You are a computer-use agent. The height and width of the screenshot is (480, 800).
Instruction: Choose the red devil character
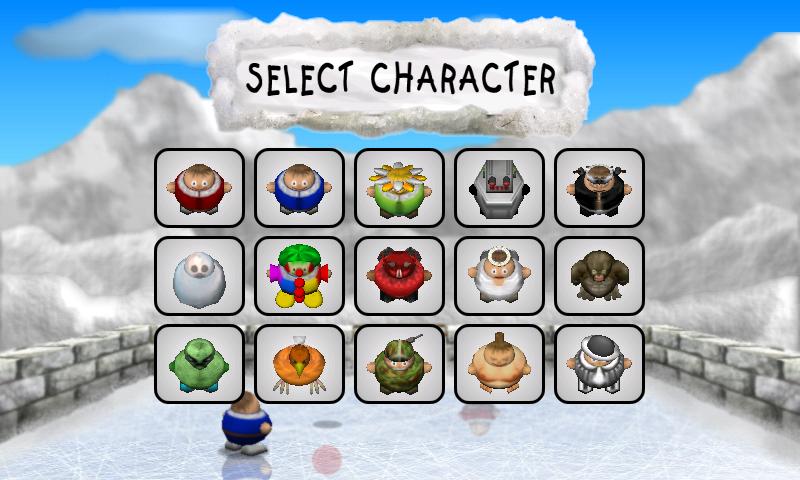pyautogui.click(x=399, y=276)
